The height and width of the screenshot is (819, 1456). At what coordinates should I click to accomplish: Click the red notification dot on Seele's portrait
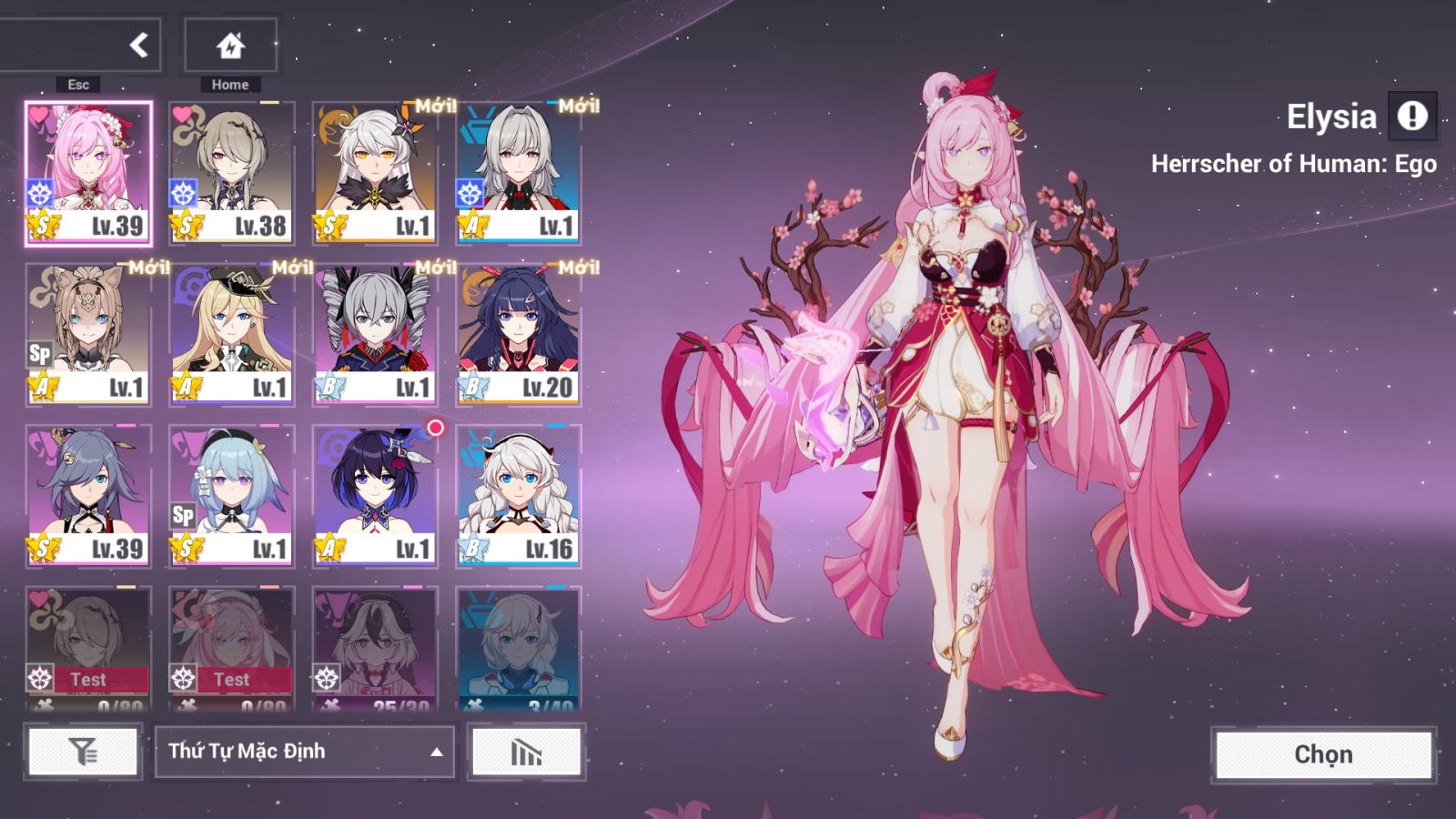(435, 425)
